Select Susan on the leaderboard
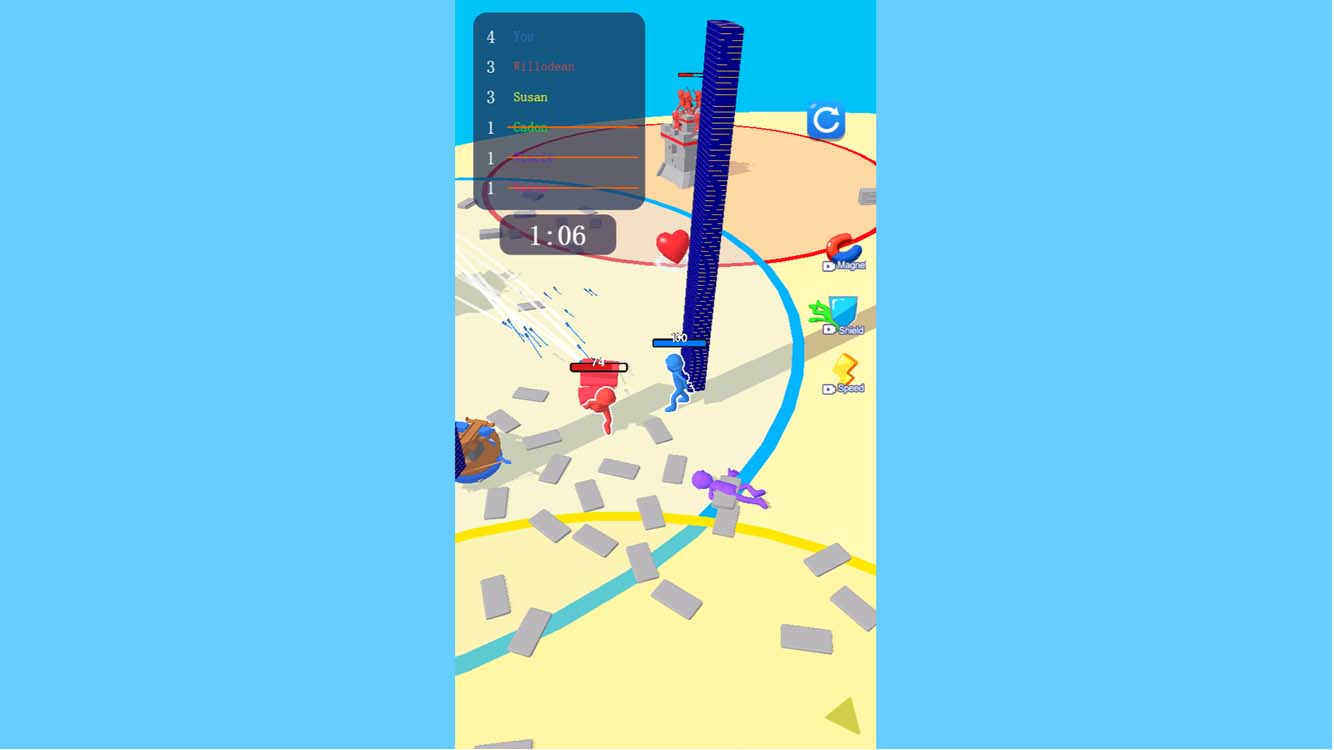 [x=530, y=97]
